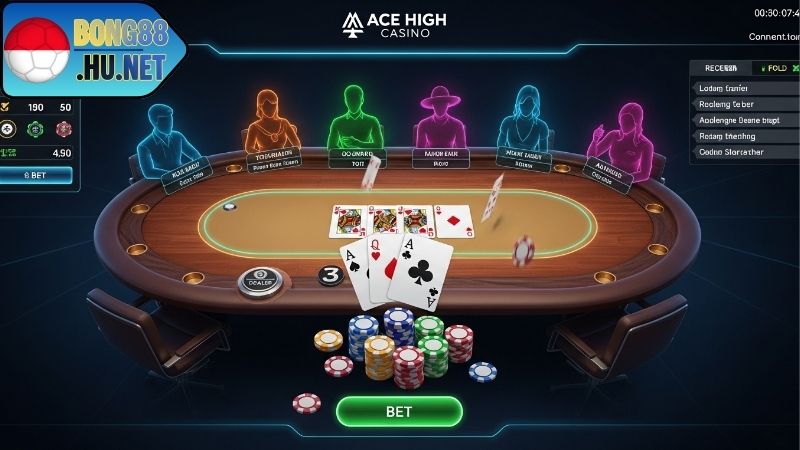Open the Ace High Casino logo
800x450 pixels.
(x=394, y=24)
